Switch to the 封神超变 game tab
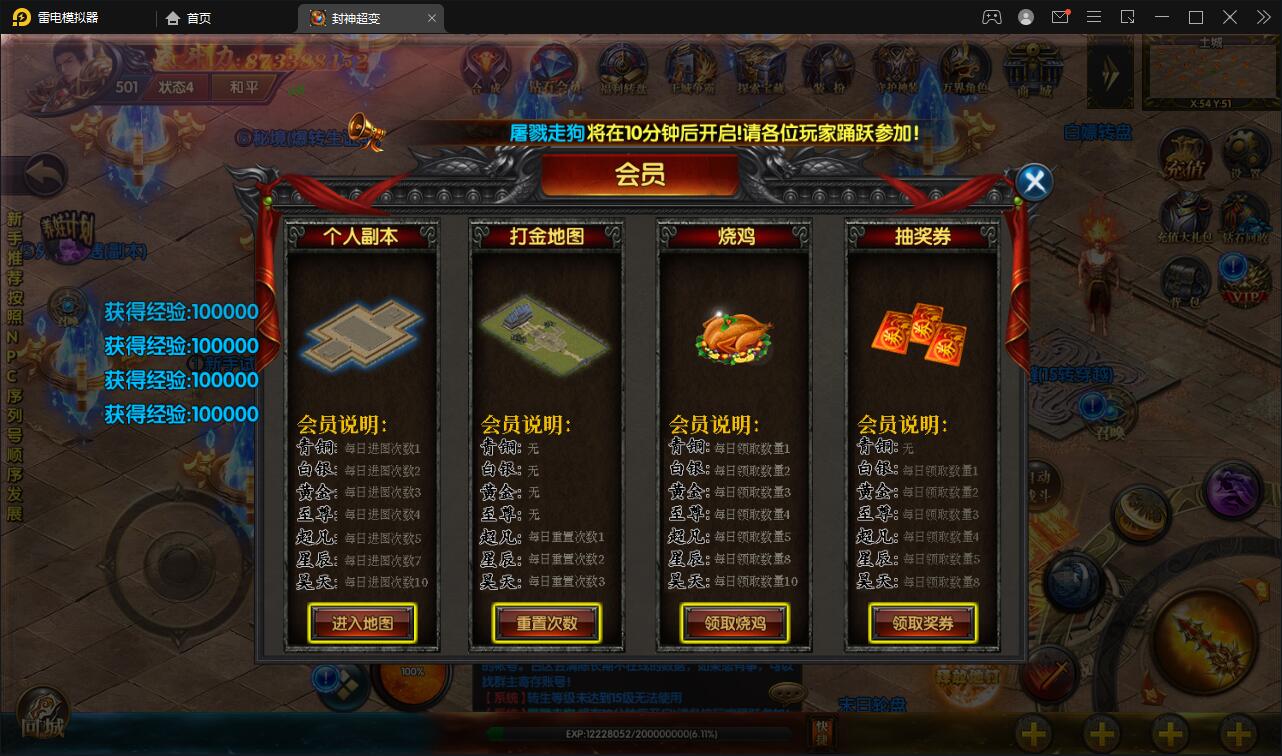The height and width of the screenshot is (756, 1282). (360, 17)
